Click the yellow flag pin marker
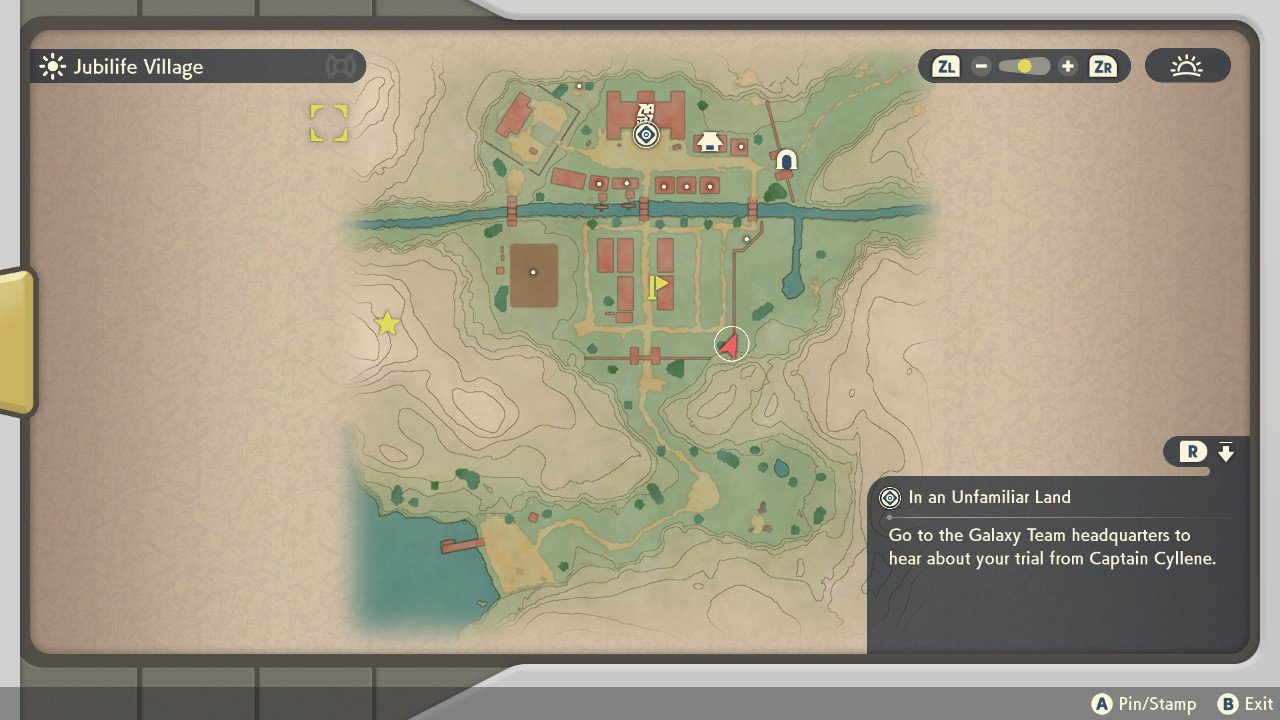This screenshot has height=720, width=1280. coord(656,288)
